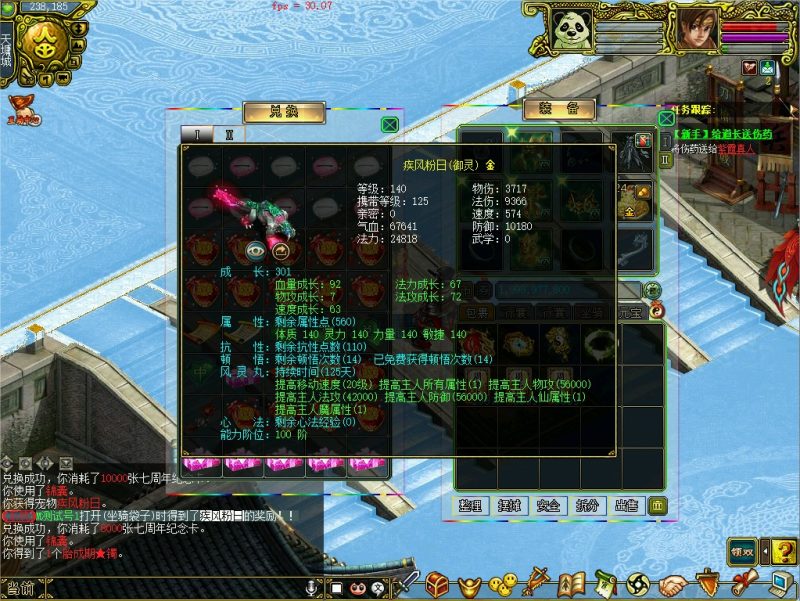Select the player character portrait
The image size is (800, 601).
pos(696,29)
